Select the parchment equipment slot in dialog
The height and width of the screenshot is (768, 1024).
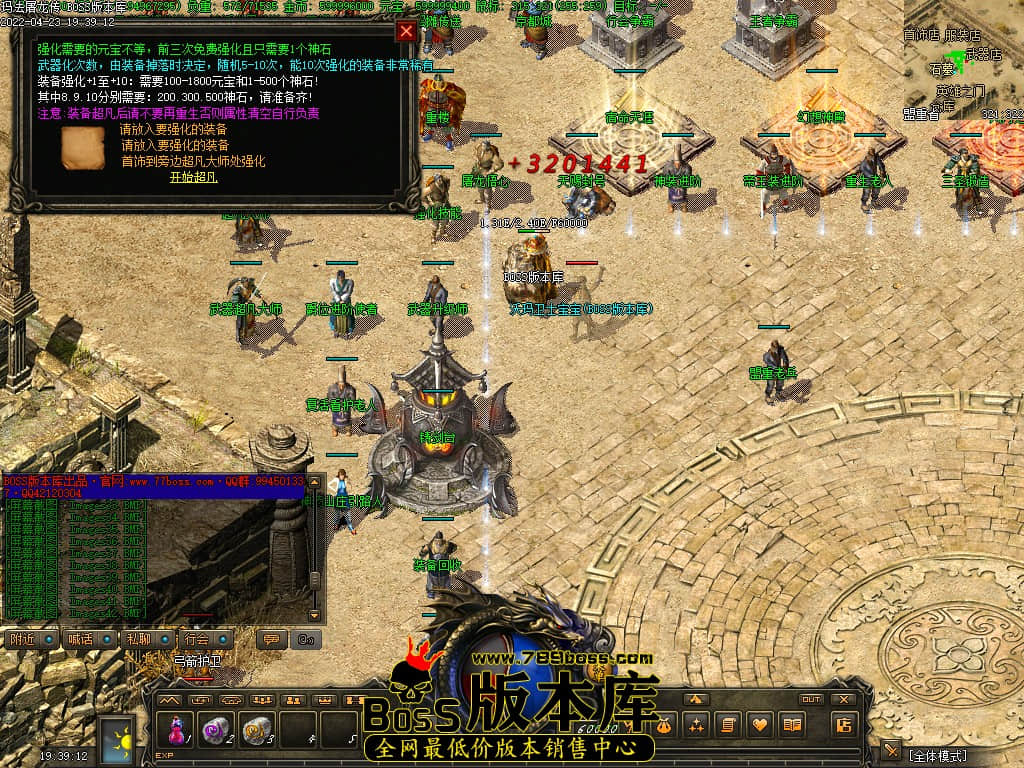point(82,148)
